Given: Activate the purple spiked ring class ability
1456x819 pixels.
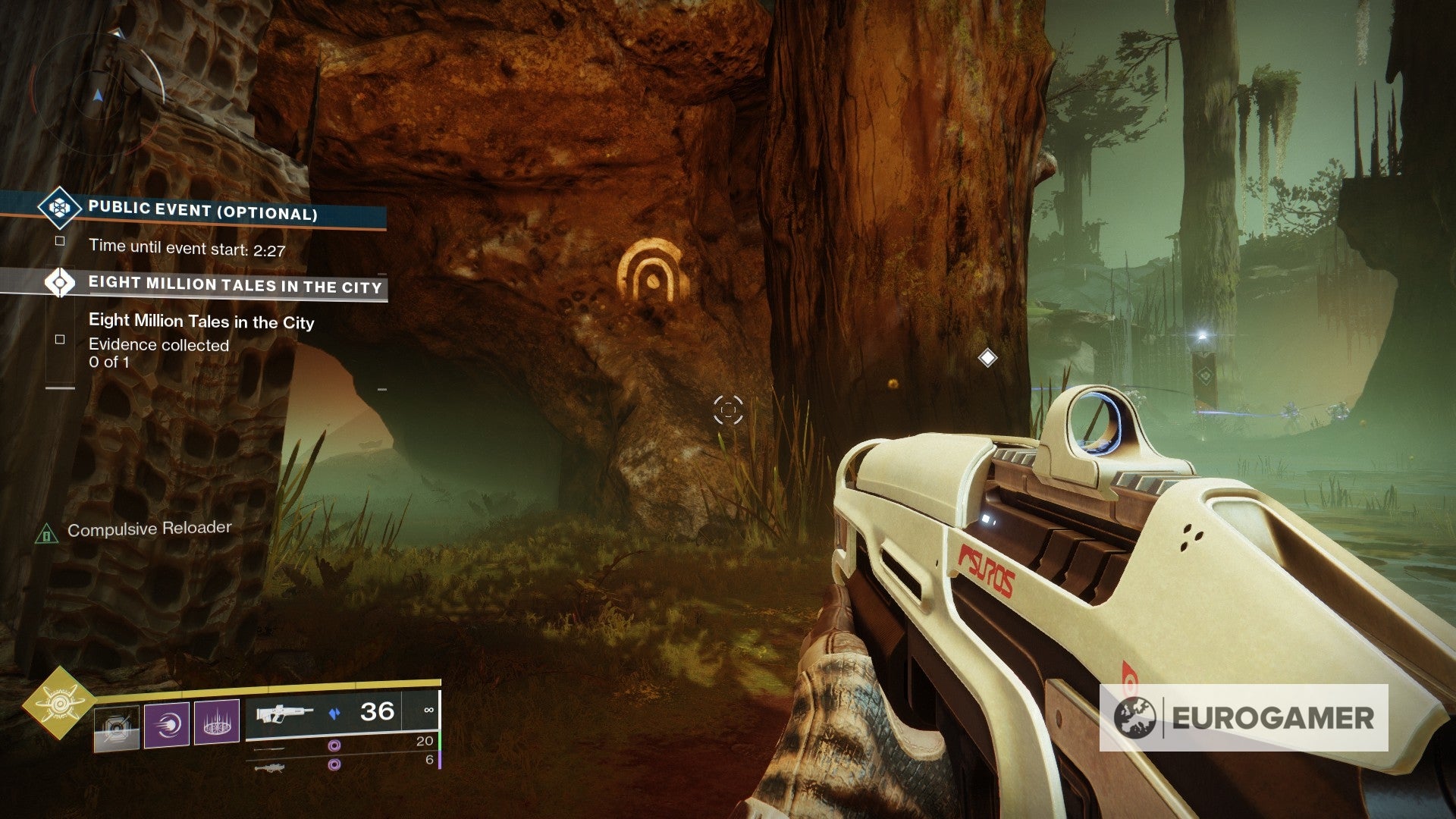Looking at the screenshot, I should point(217,722).
